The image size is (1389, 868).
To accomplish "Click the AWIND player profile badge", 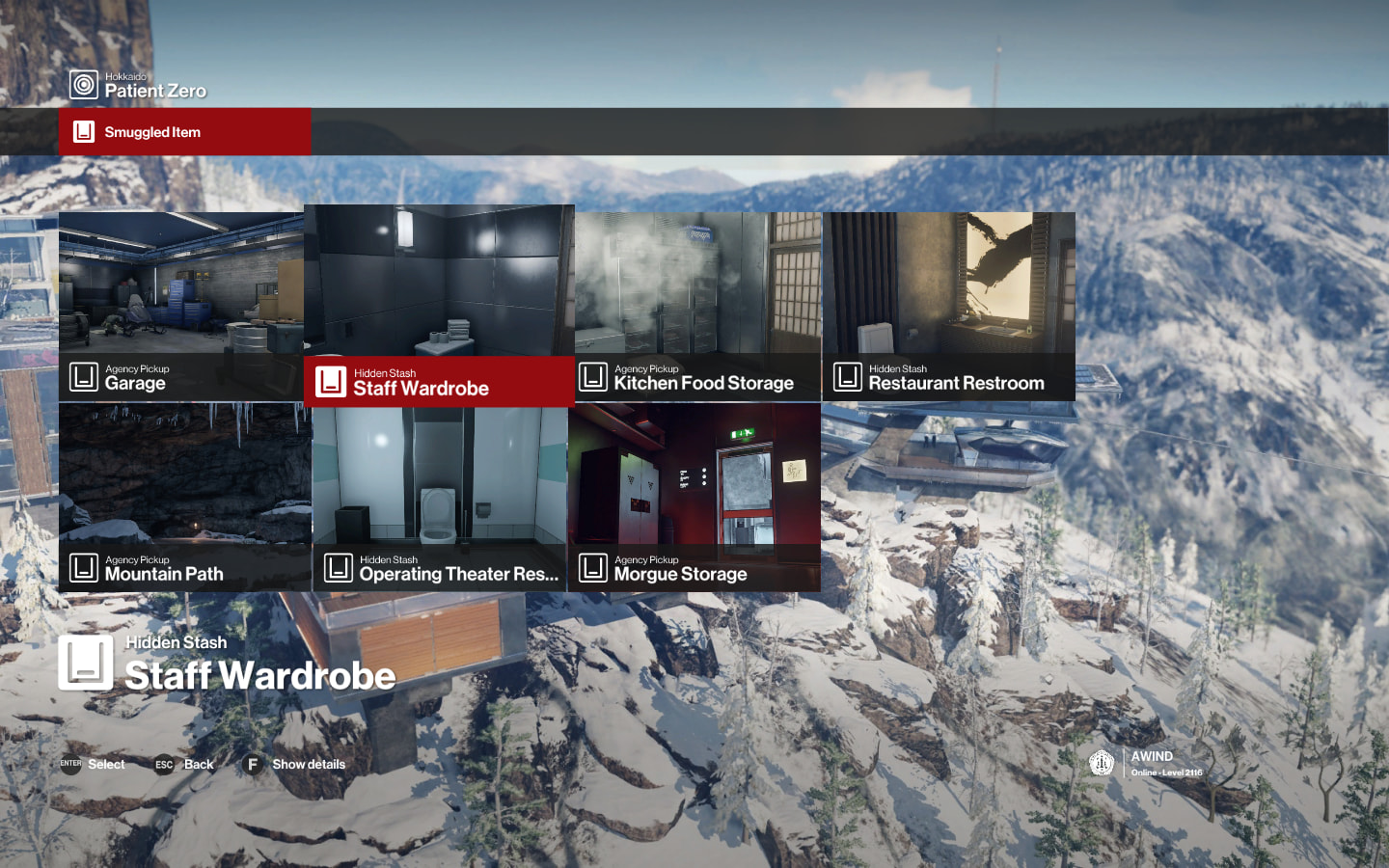I will (x=1147, y=764).
